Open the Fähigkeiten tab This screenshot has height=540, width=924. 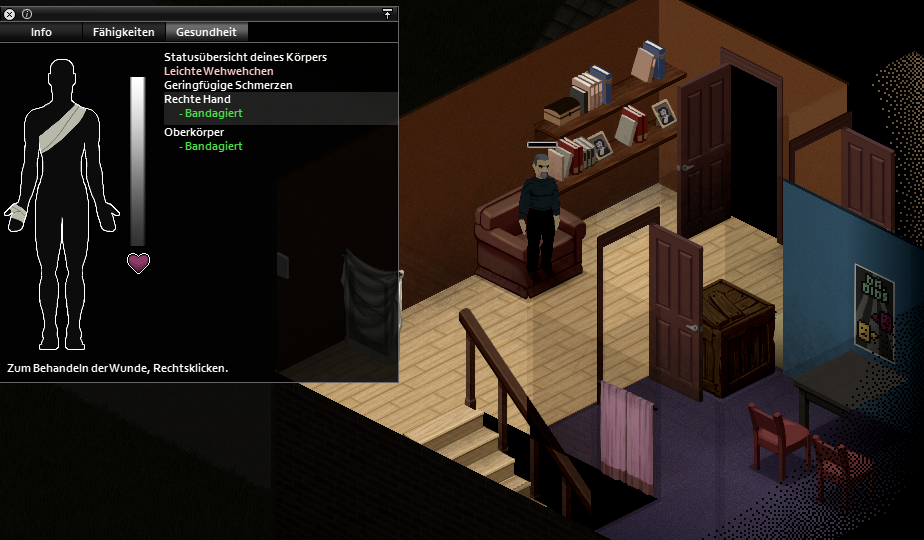123,32
